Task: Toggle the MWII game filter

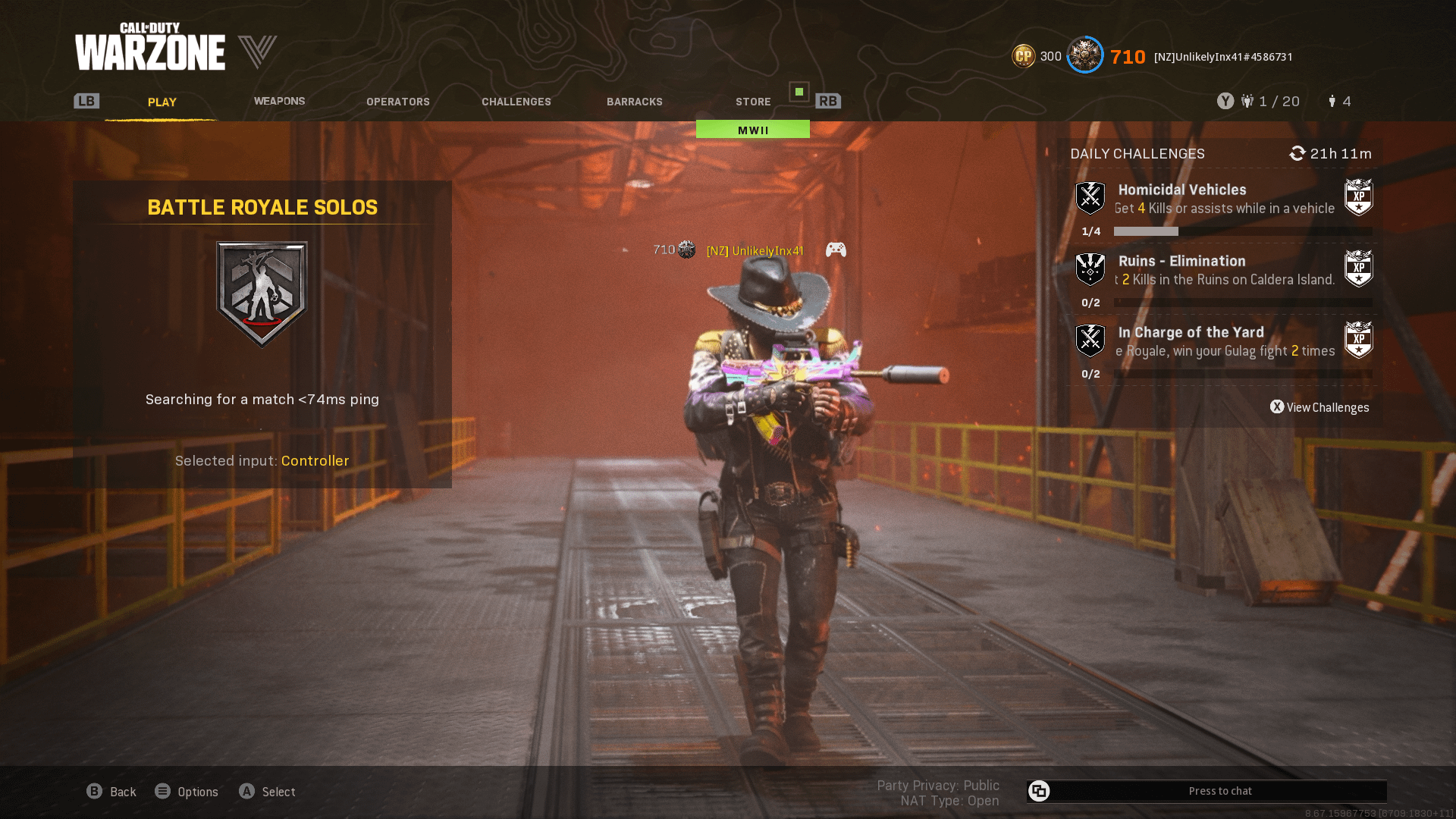Action: (x=752, y=129)
